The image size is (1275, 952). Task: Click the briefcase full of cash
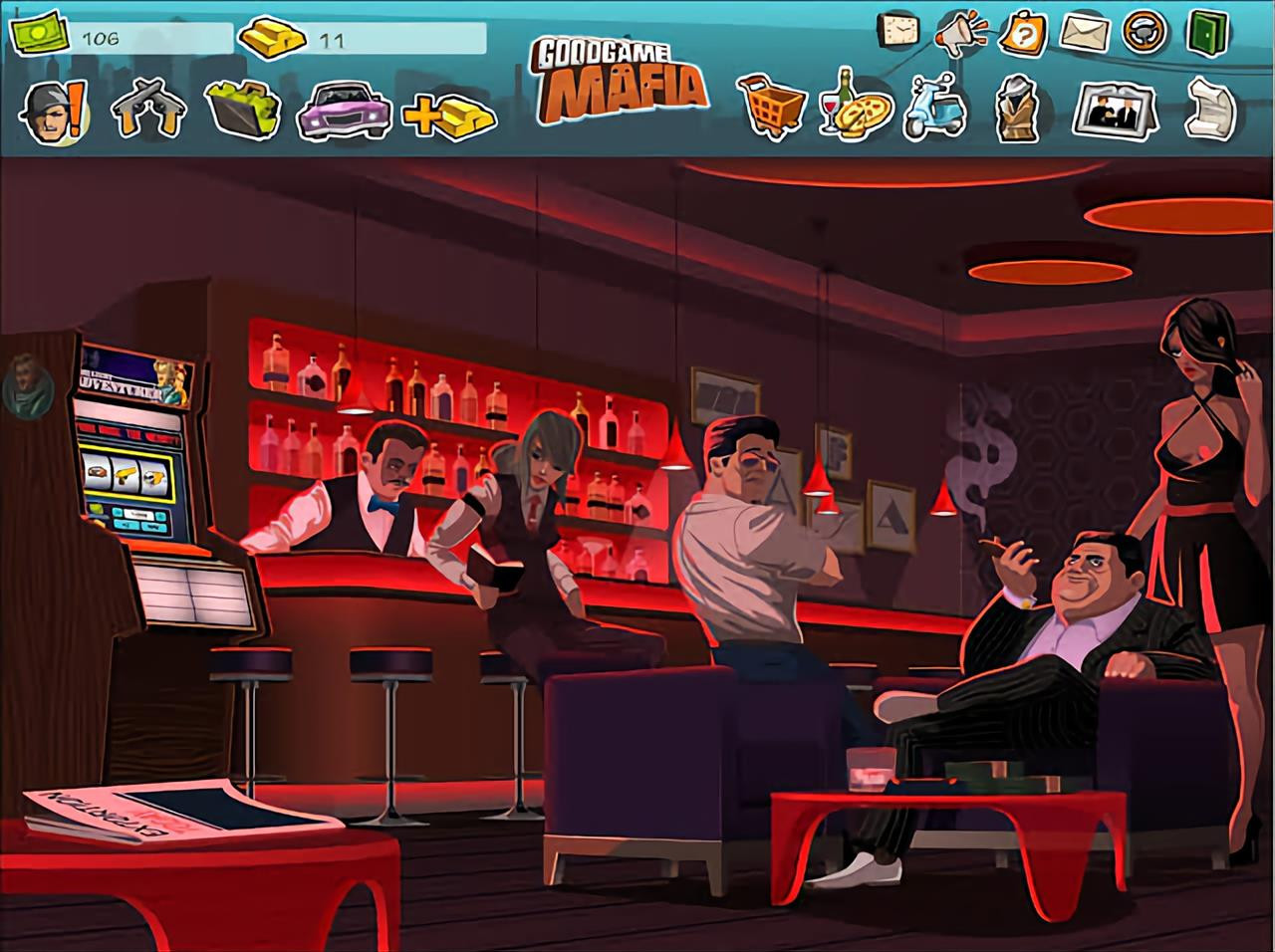[x=240, y=108]
